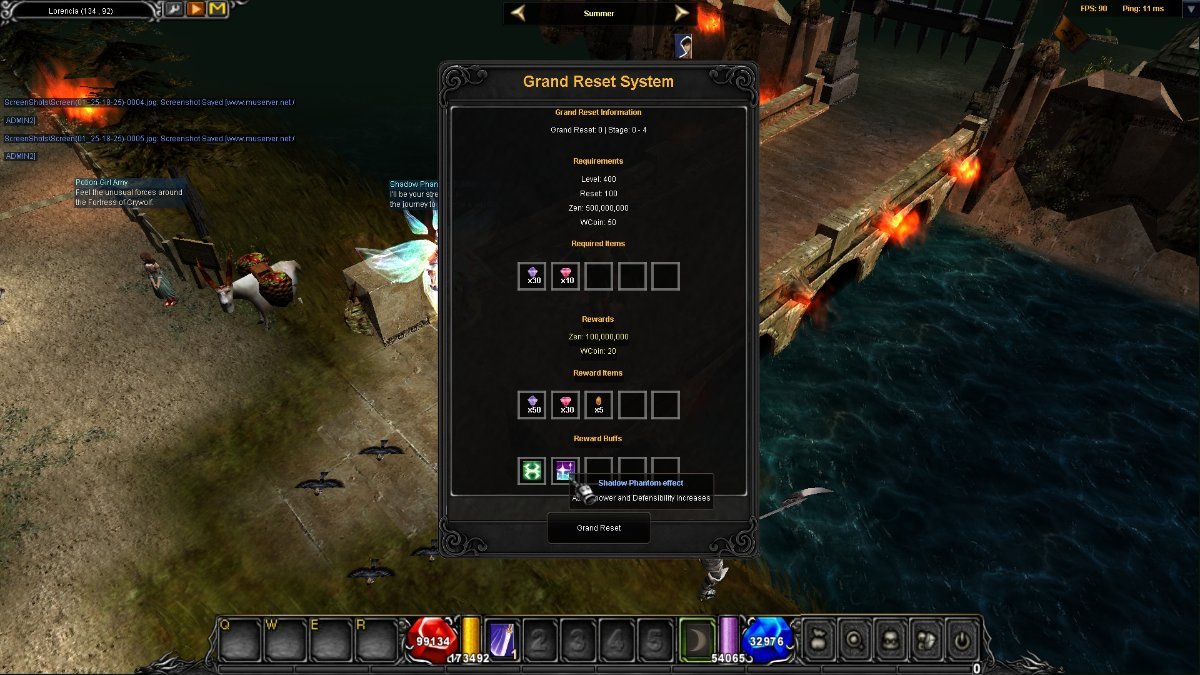Click the reward purple jewel x50 slot
This screenshot has width=1200, height=675.
click(x=532, y=405)
